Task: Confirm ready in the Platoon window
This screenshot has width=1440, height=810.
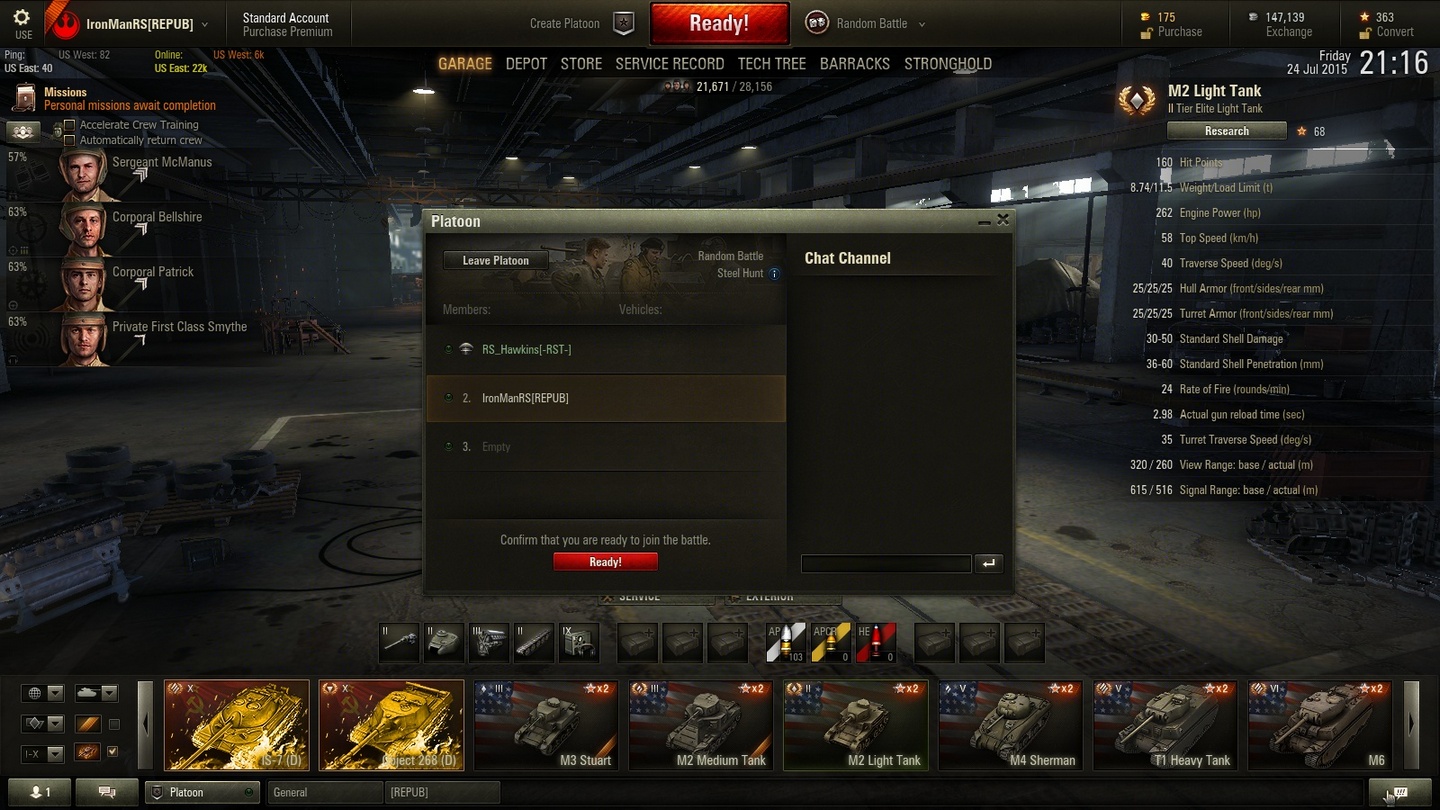Action: [605, 562]
